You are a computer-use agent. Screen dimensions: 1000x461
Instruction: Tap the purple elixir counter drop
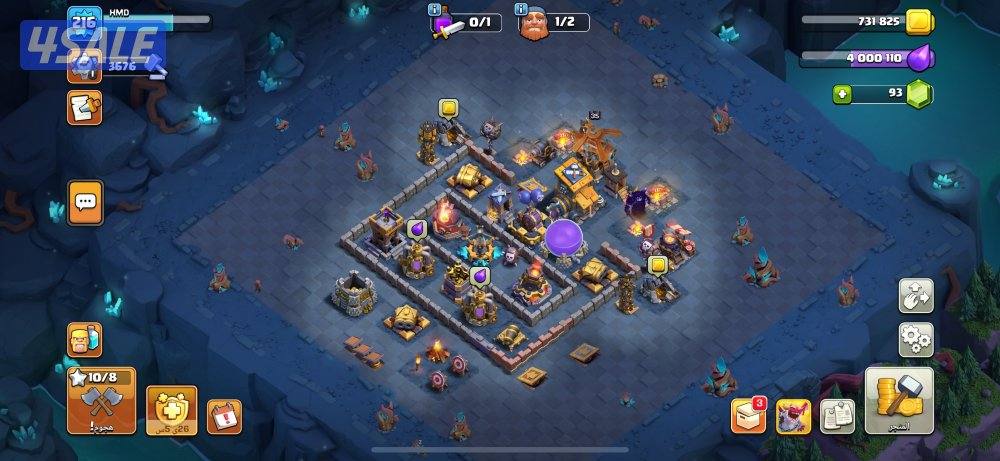[x=917, y=58]
